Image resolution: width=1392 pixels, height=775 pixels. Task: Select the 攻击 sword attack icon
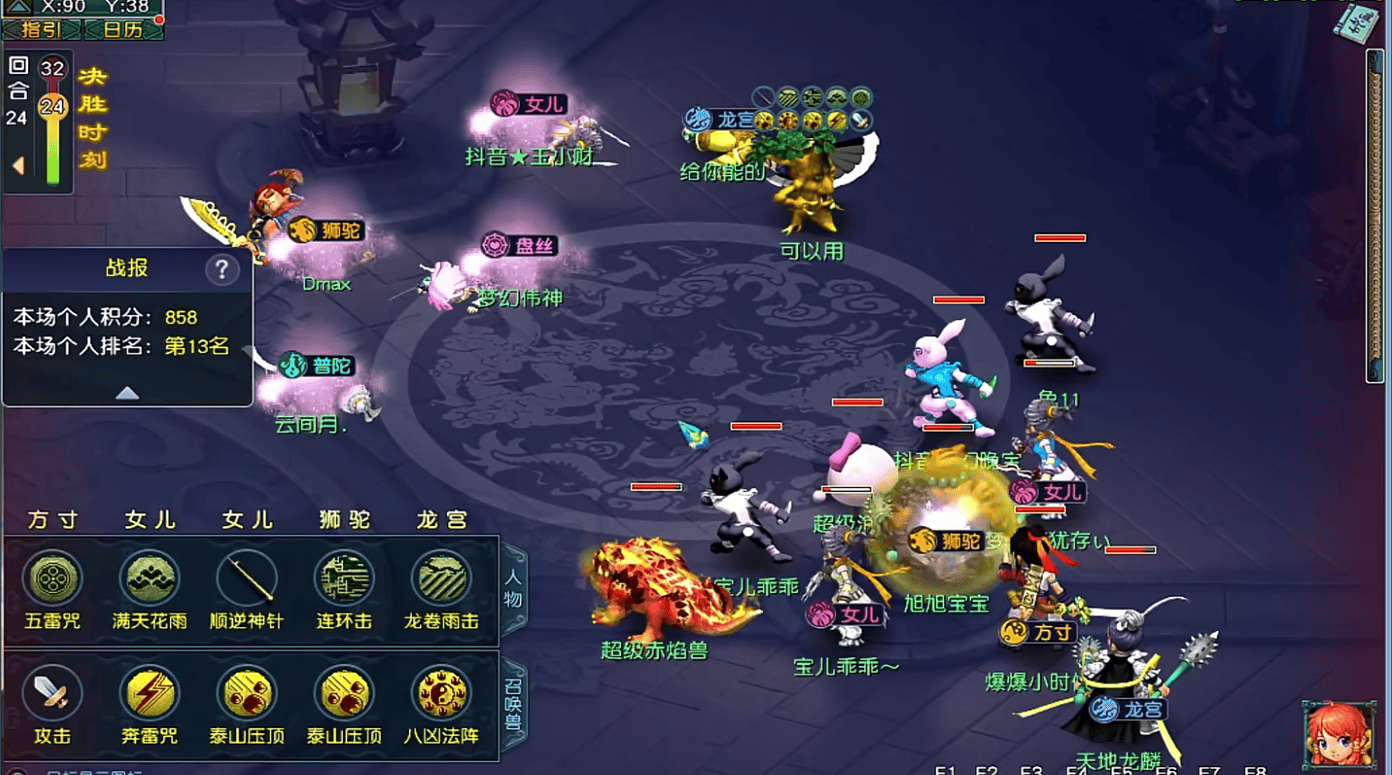(53, 693)
